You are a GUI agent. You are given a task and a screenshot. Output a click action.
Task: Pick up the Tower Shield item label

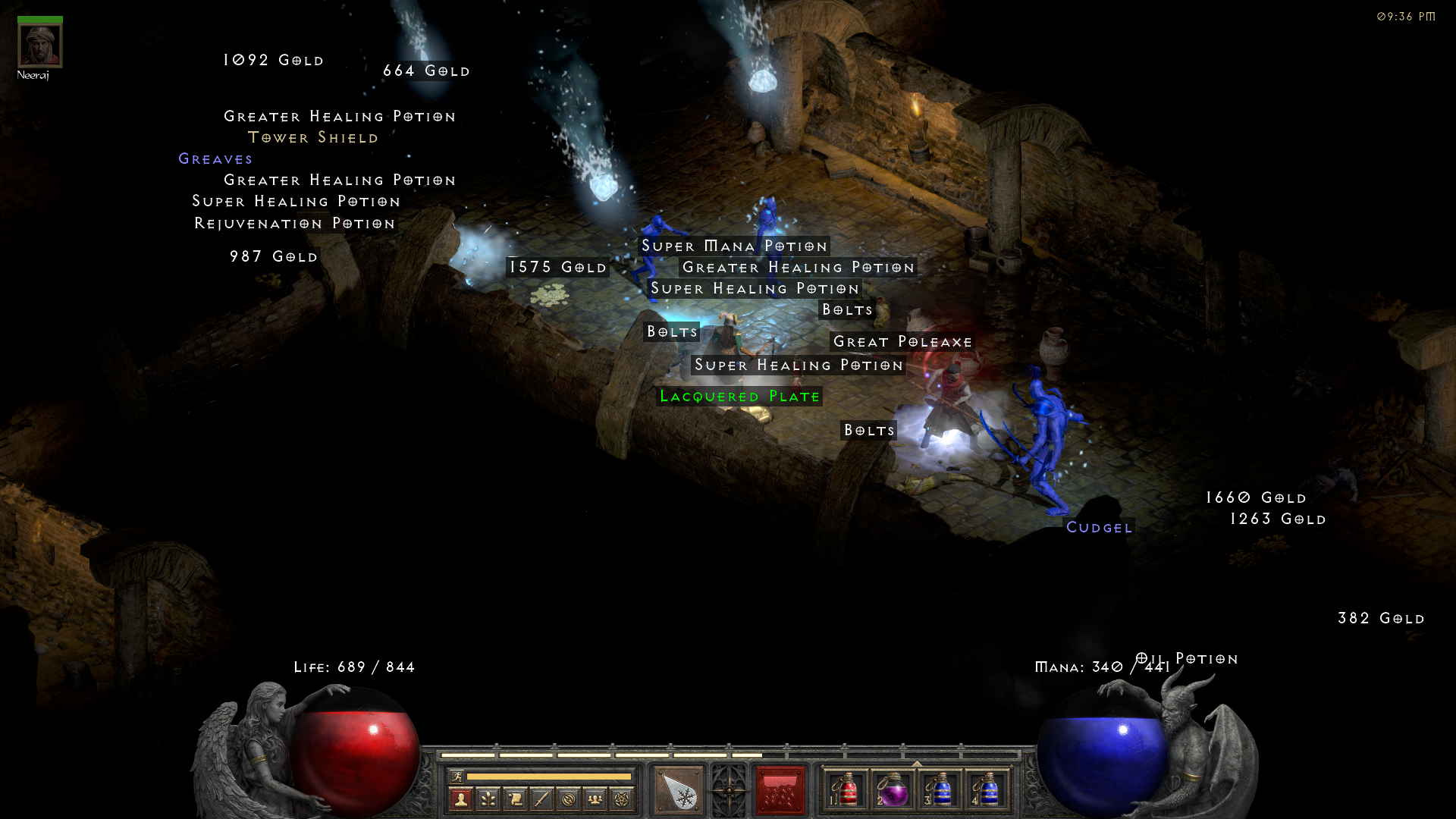[313, 138]
